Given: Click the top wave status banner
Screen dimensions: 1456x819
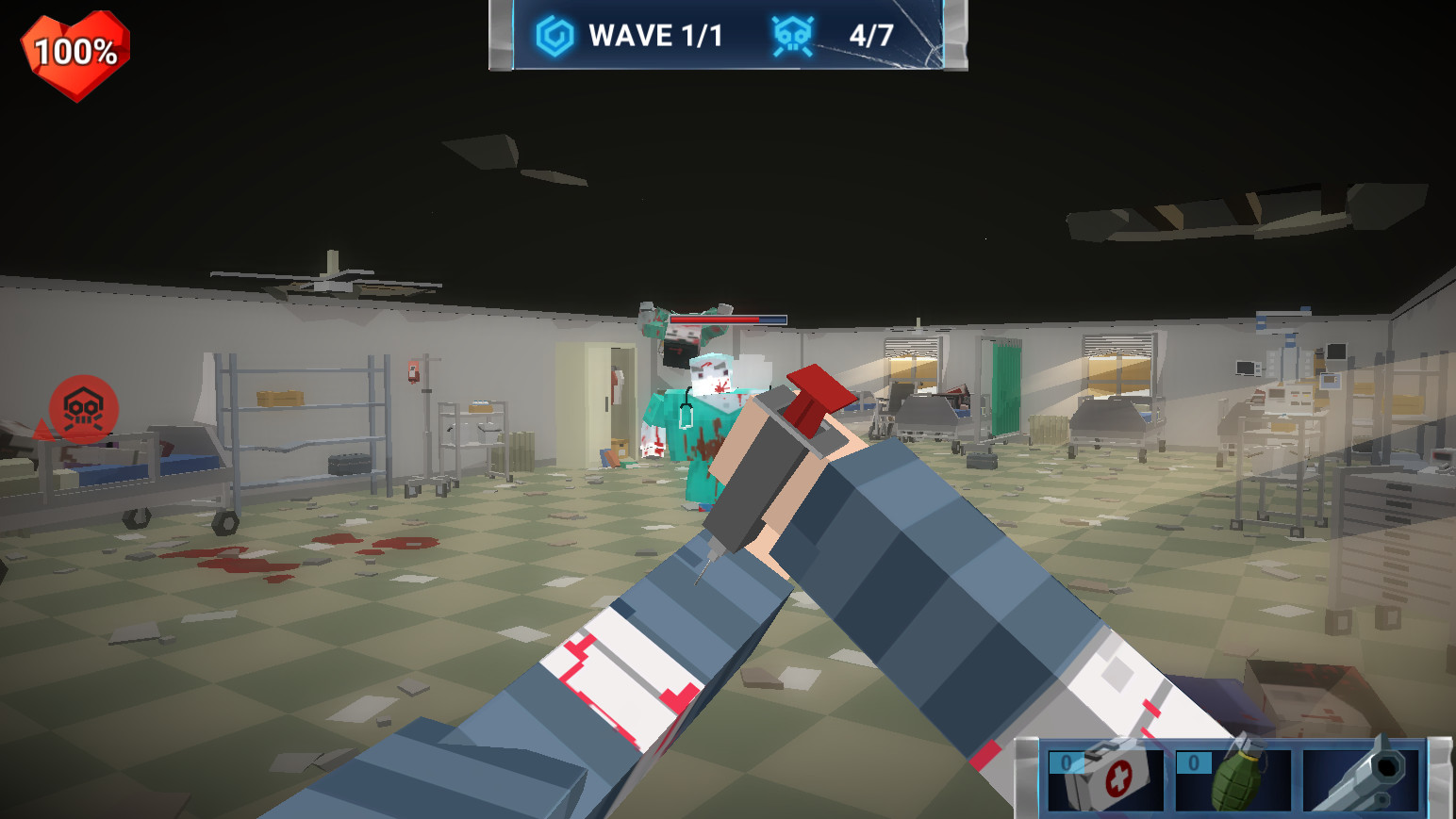Looking at the screenshot, I should (x=726, y=36).
